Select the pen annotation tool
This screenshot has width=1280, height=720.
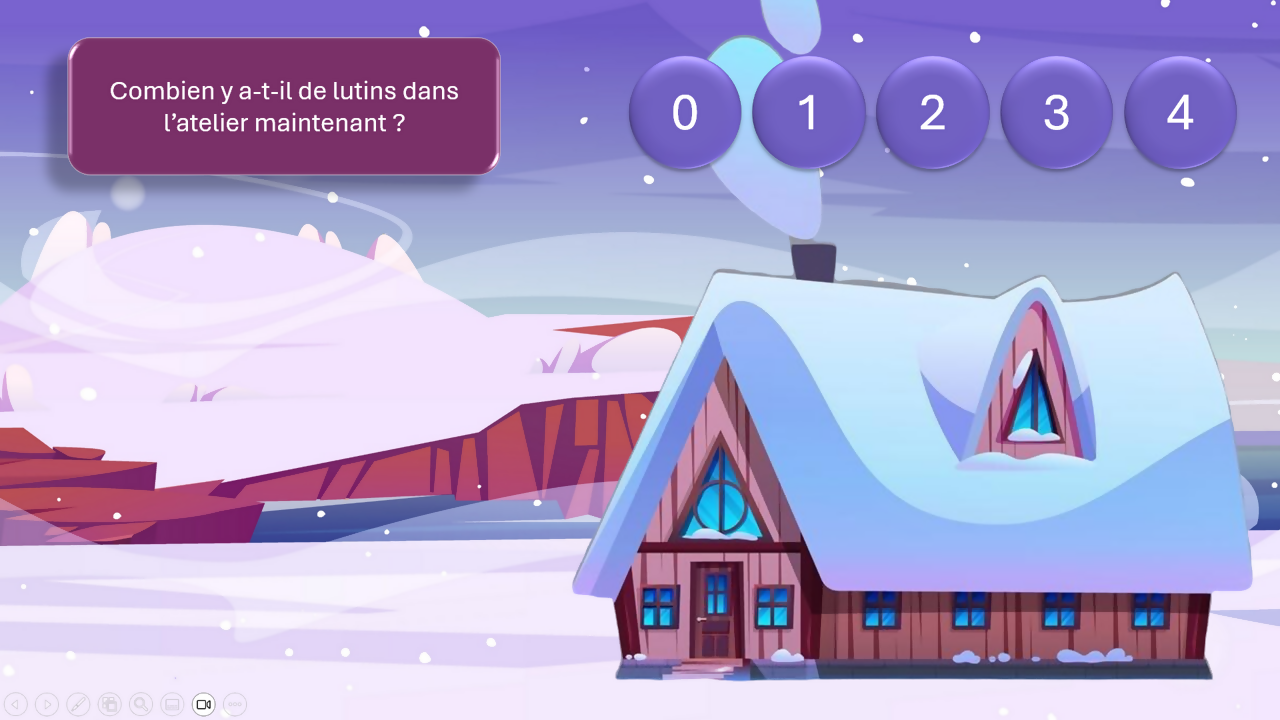78,704
